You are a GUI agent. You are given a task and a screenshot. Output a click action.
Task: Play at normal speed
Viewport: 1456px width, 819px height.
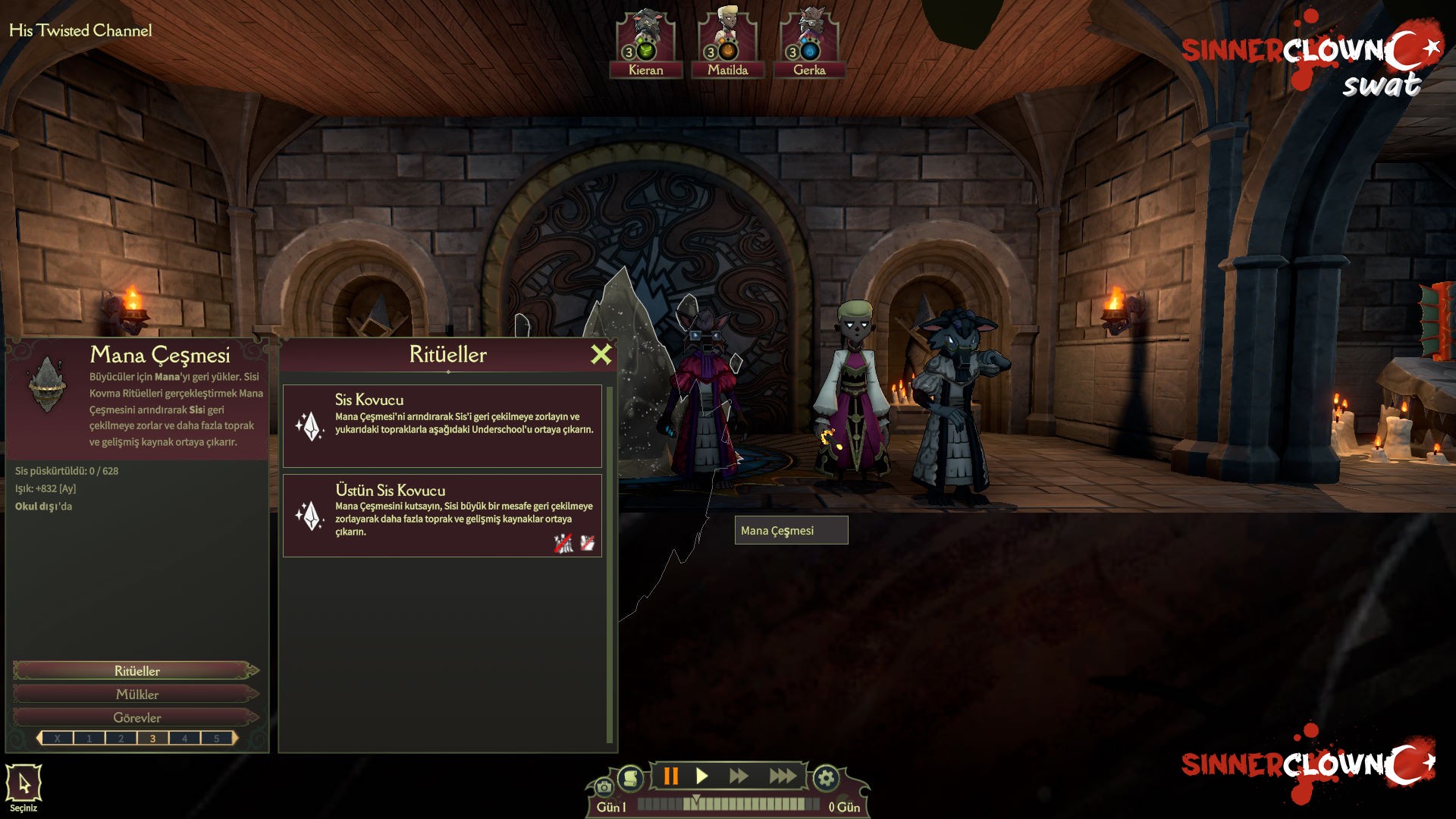coord(702,776)
